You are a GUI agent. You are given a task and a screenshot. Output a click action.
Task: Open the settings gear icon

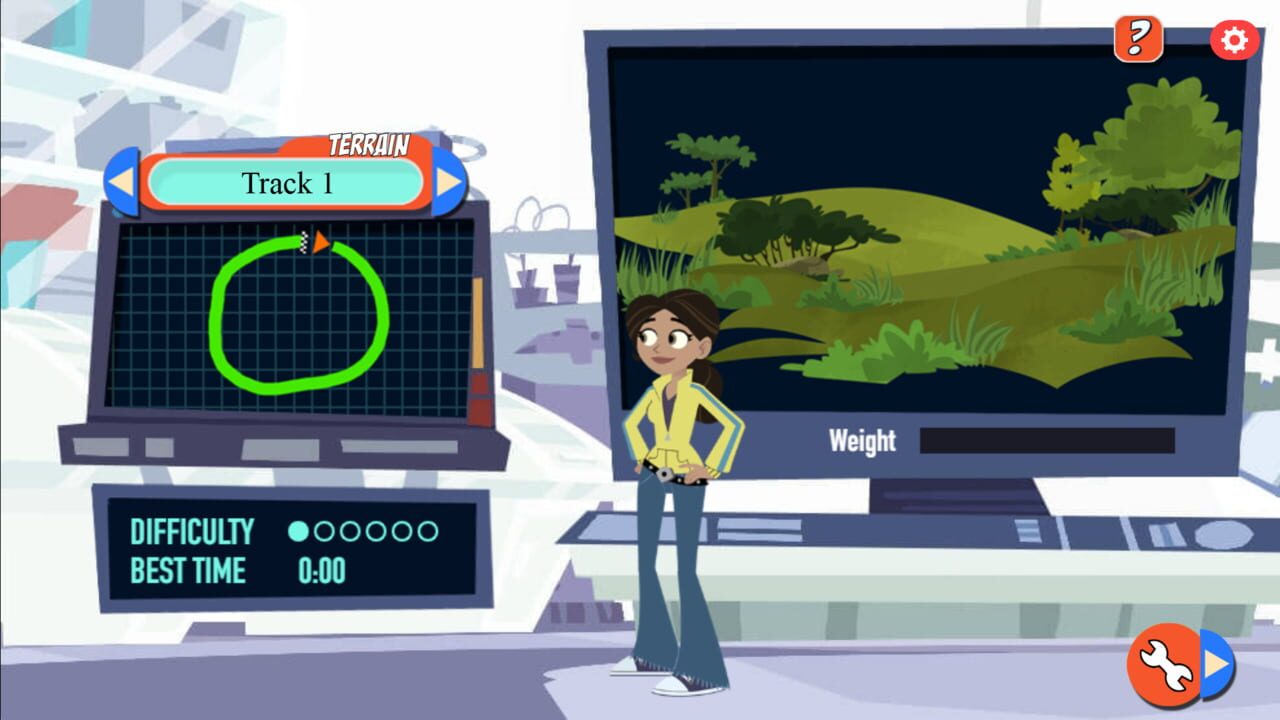click(1236, 39)
